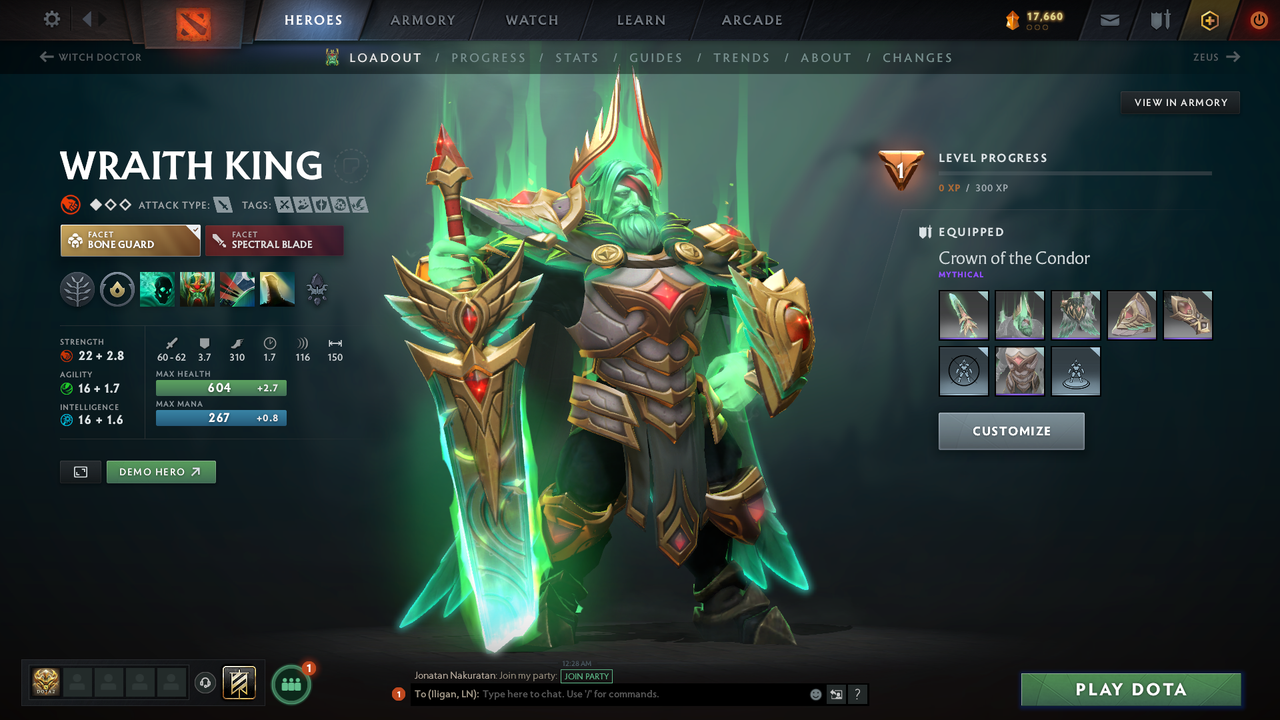Toggle the party voice chat indicator
This screenshot has height=720, width=1280.
(x=207, y=683)
